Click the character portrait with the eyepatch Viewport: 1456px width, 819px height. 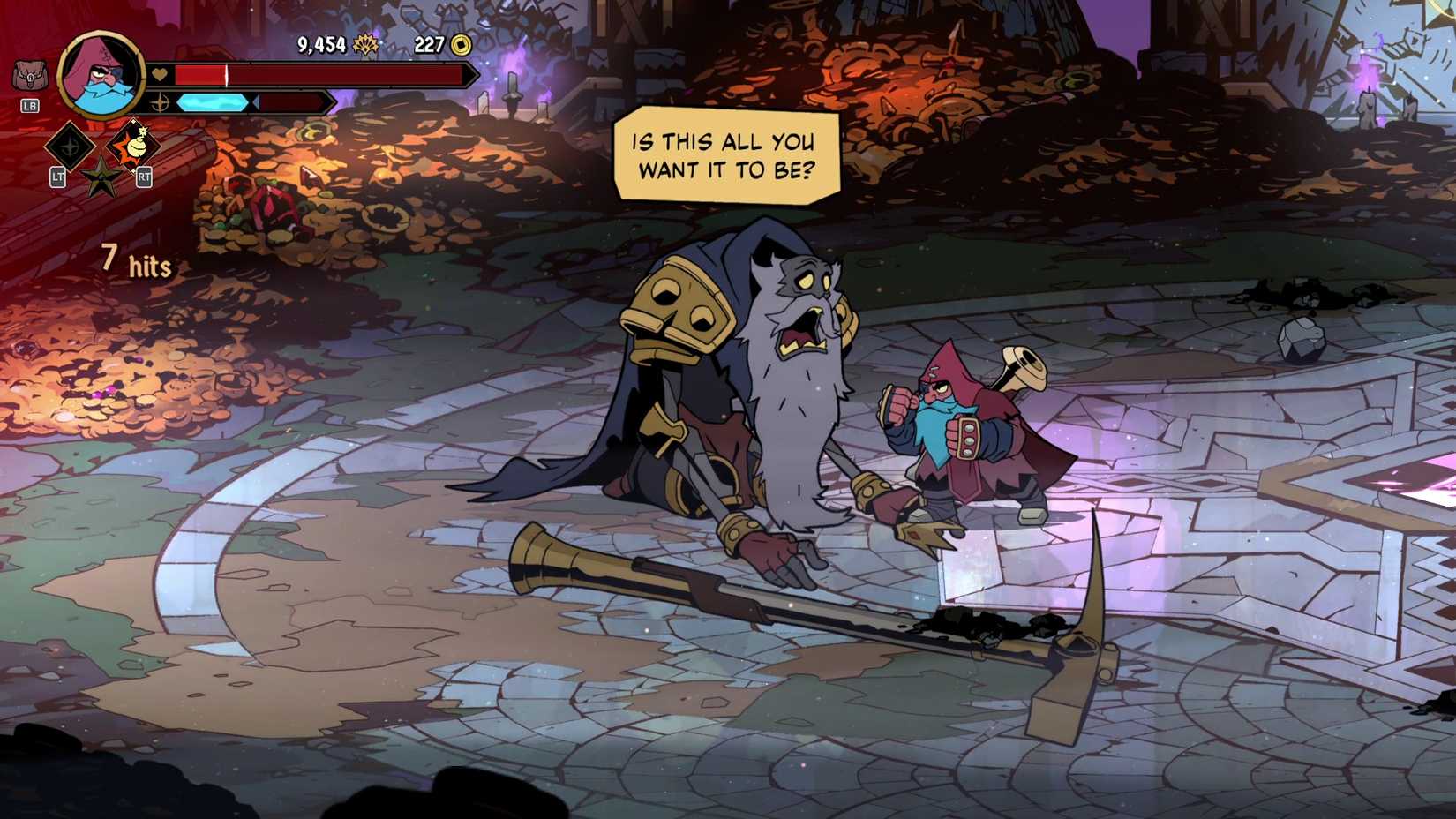pyautogui.click(x=100, y=77)
